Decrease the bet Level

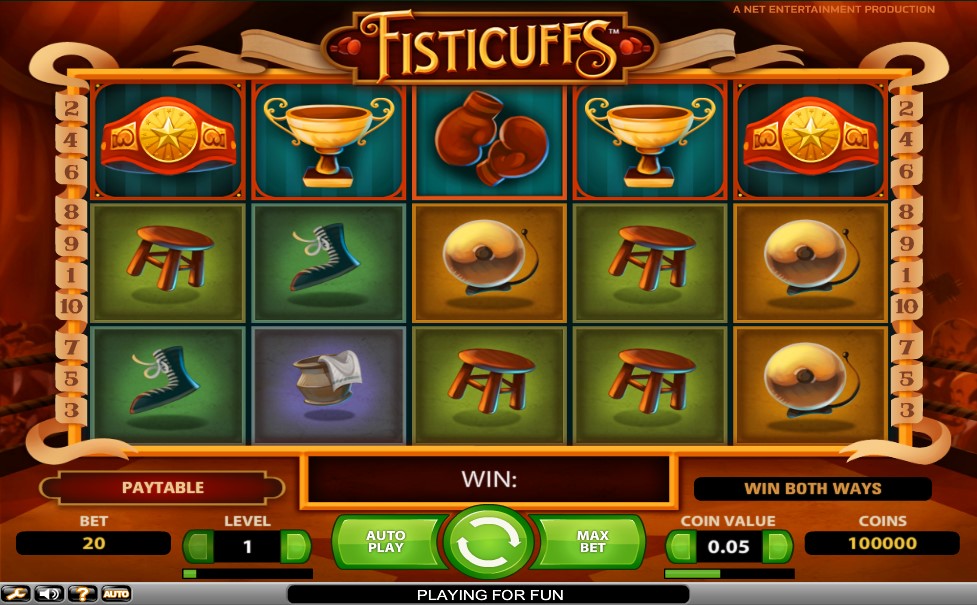(198, 547)
